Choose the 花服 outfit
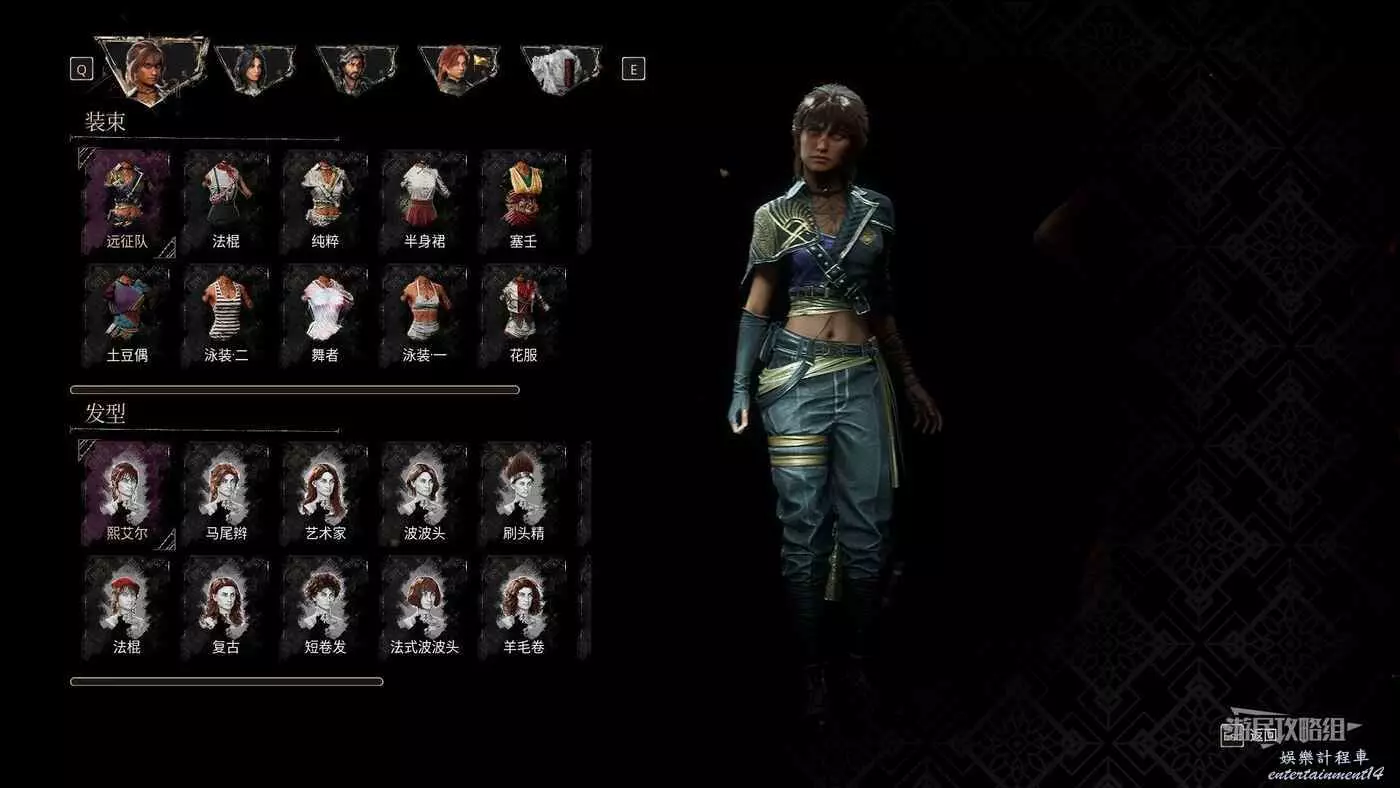Image resolution: width=1400 pixels, height=788 pixels. pyautogui.click(x=523, y=313)
